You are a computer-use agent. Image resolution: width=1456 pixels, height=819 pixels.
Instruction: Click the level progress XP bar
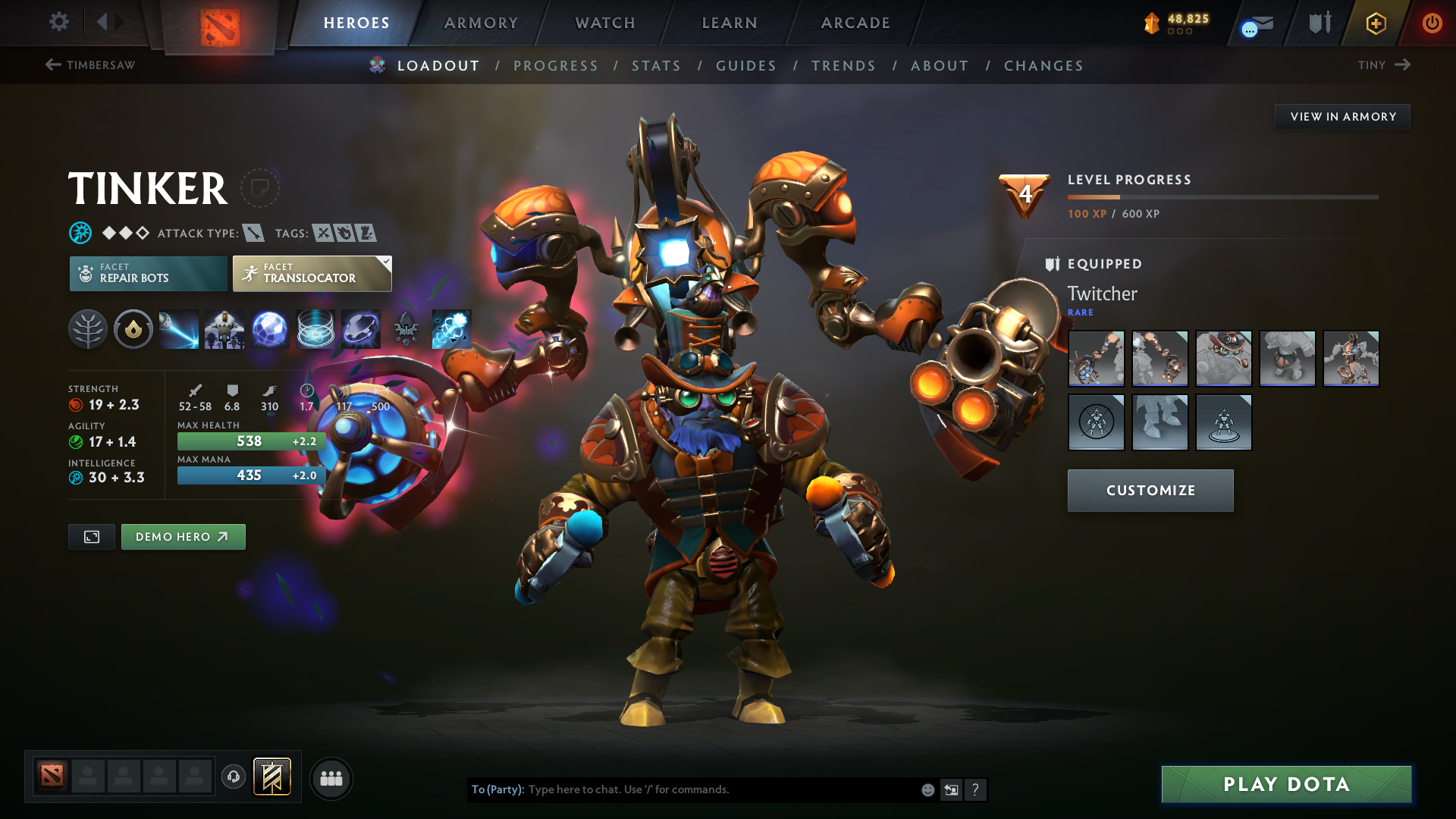pyautogui.click(x=1221, y=198)
